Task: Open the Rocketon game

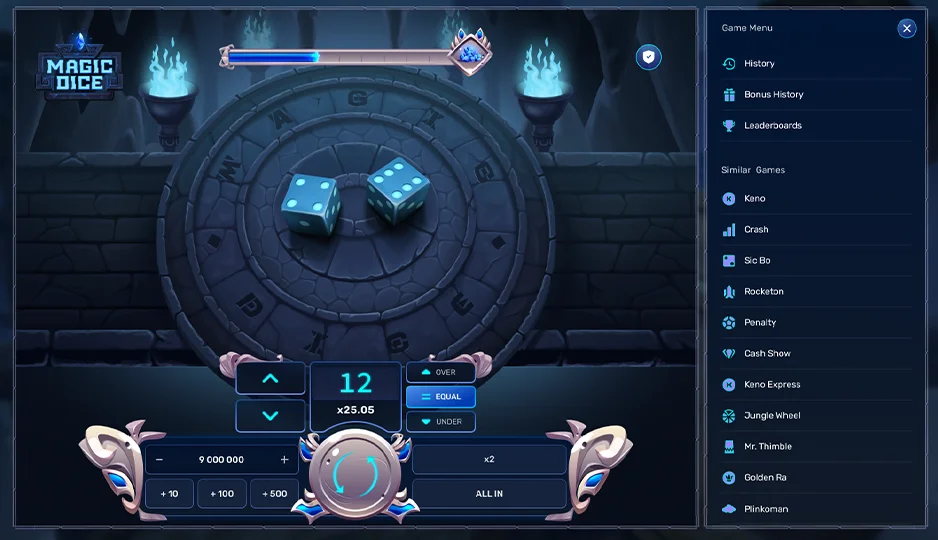Action: click(x=763, y=292)
